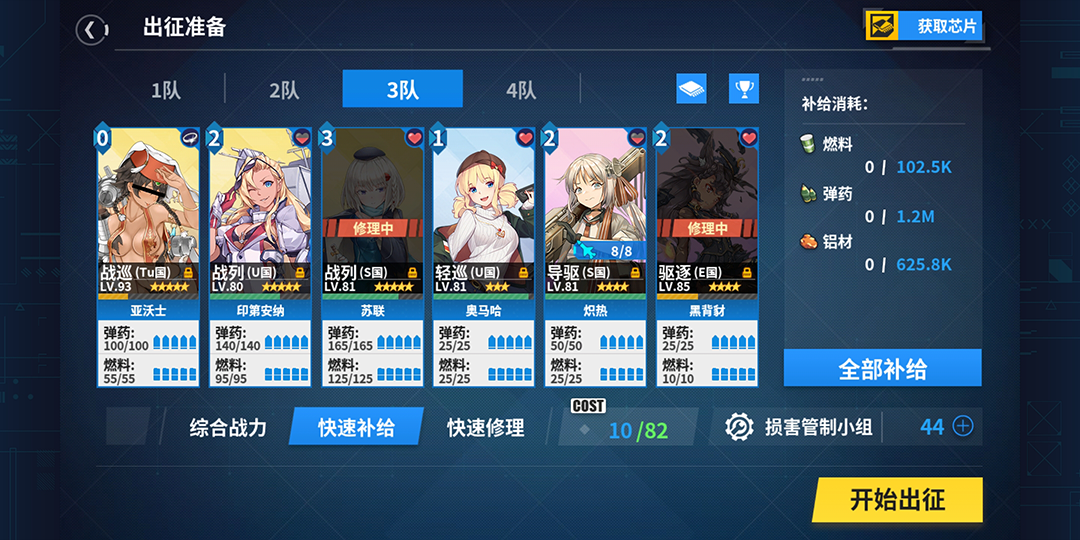Switch to 快速补给 tab

[356, 428]
